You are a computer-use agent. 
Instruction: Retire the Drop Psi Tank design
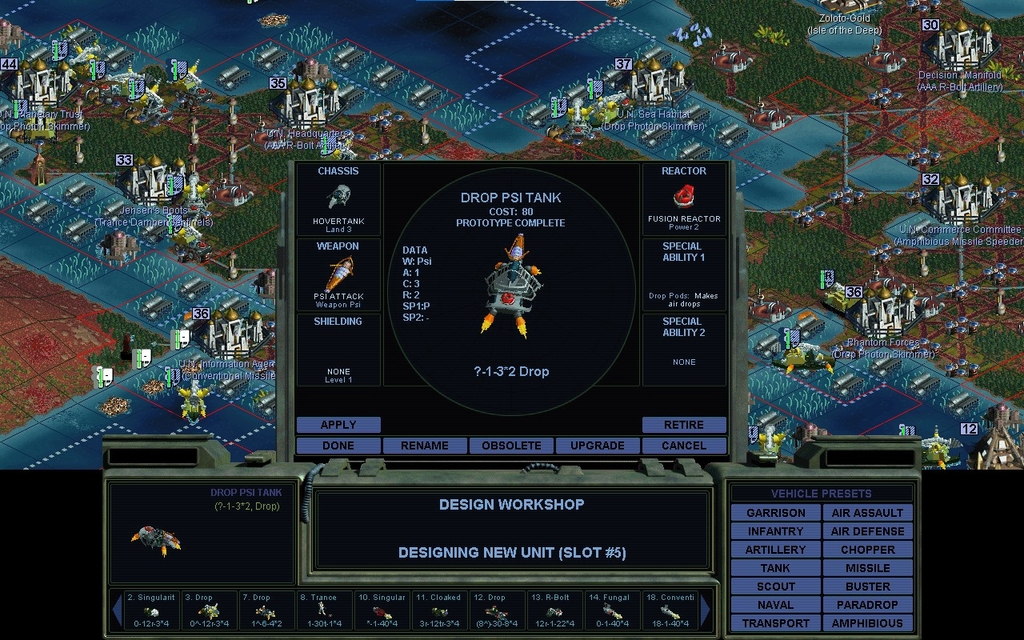pyautogui.click(x=684, y=425)
